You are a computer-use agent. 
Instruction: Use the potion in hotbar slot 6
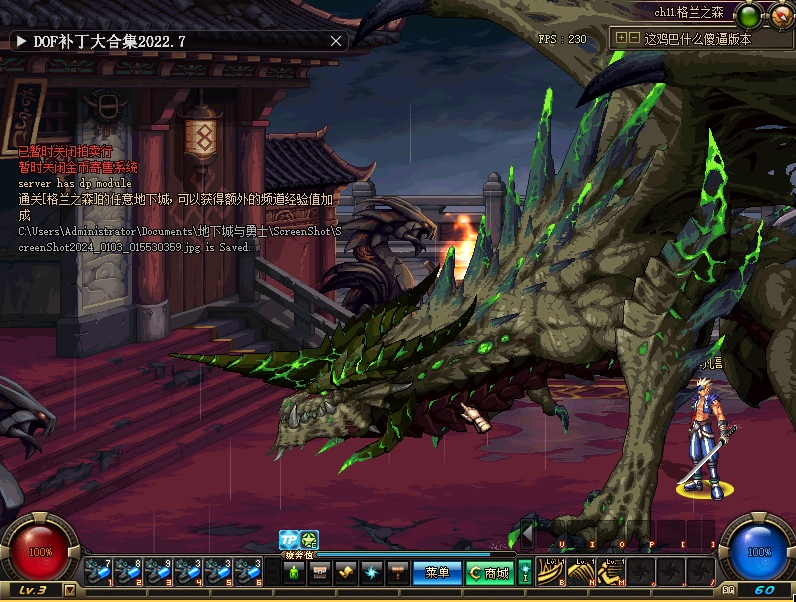tap(248, 572)
